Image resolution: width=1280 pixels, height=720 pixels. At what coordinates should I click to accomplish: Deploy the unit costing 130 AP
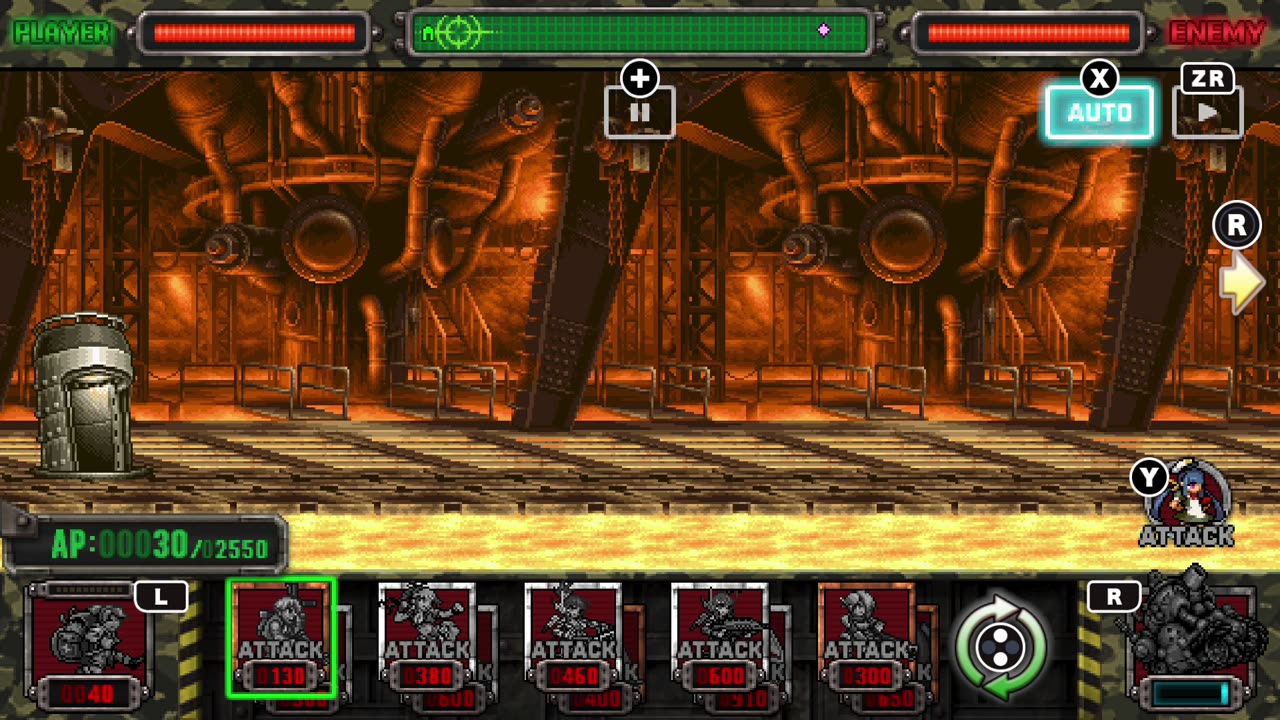pyautogui.click(x=281, y=638)
